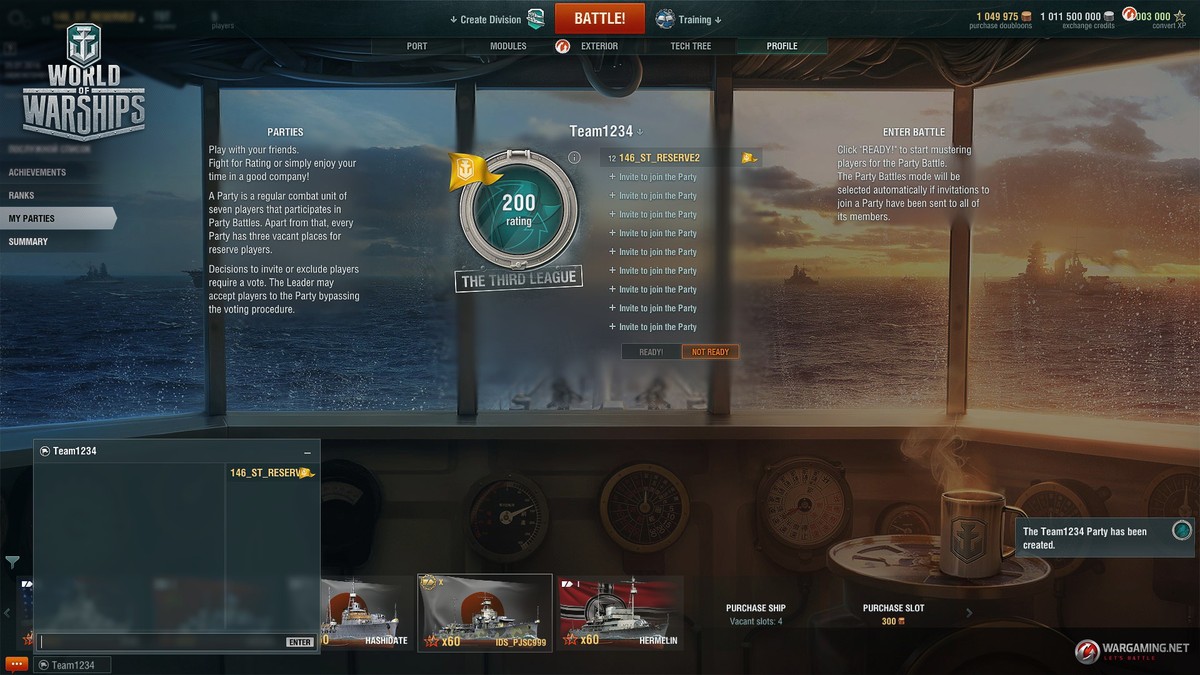Click the READY! button
Image resolution: width=1200 pixels, height=675 pixels.
(651, 352)
